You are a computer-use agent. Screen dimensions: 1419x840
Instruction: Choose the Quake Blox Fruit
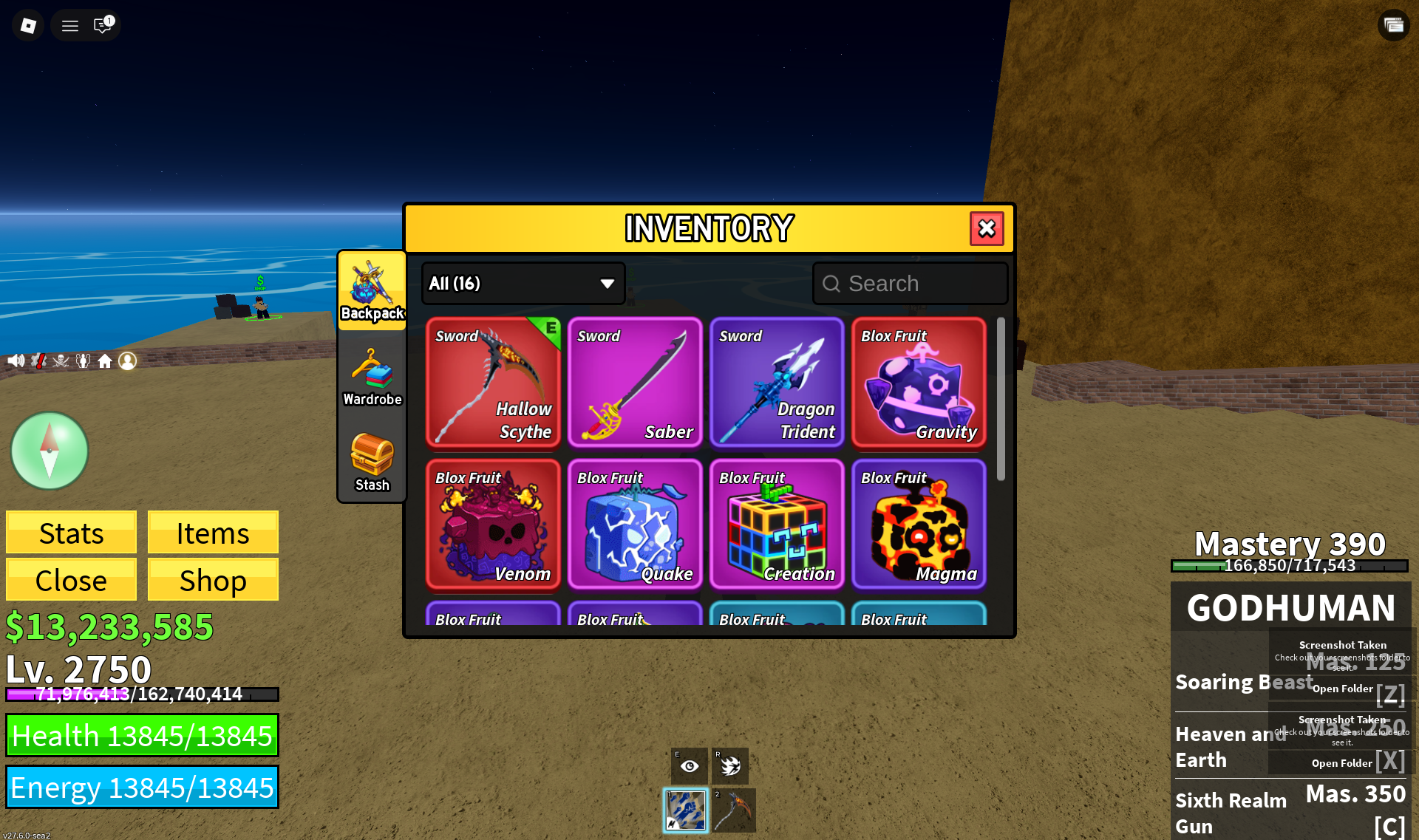coord(635,524)
